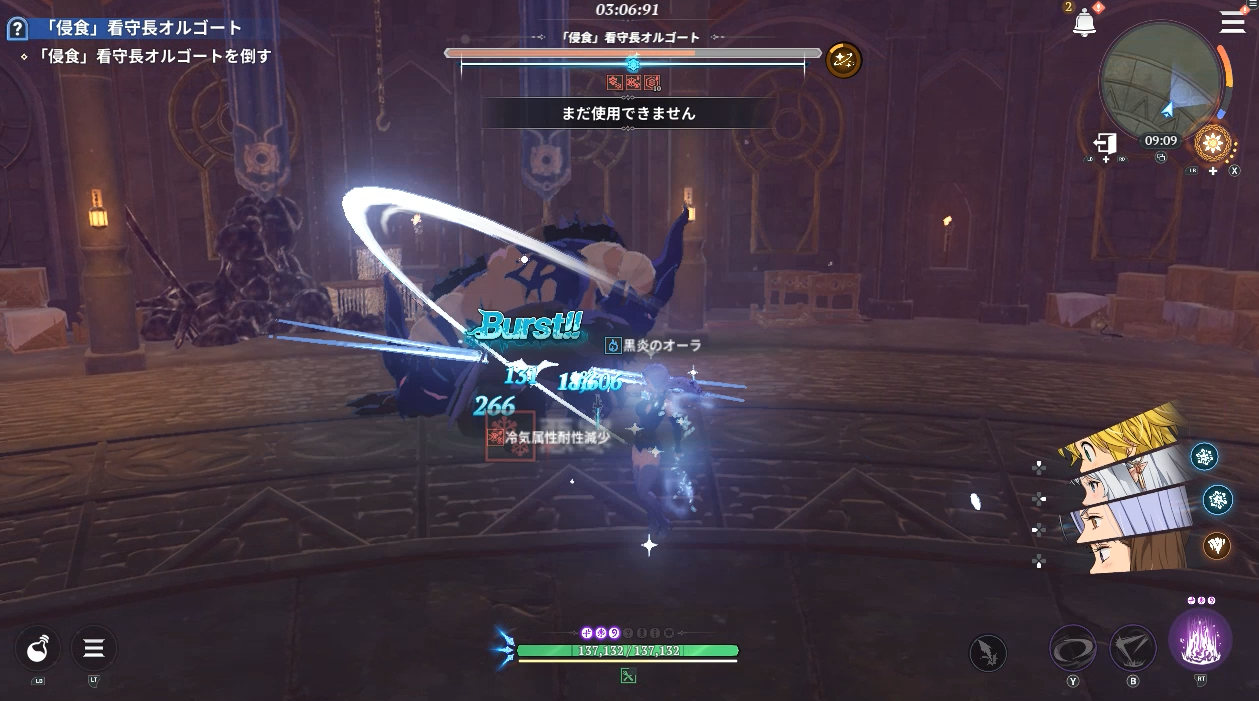Open the three-line quick menu beside the potion
This screenshot has height=701, width=1259.
point(94,649)
